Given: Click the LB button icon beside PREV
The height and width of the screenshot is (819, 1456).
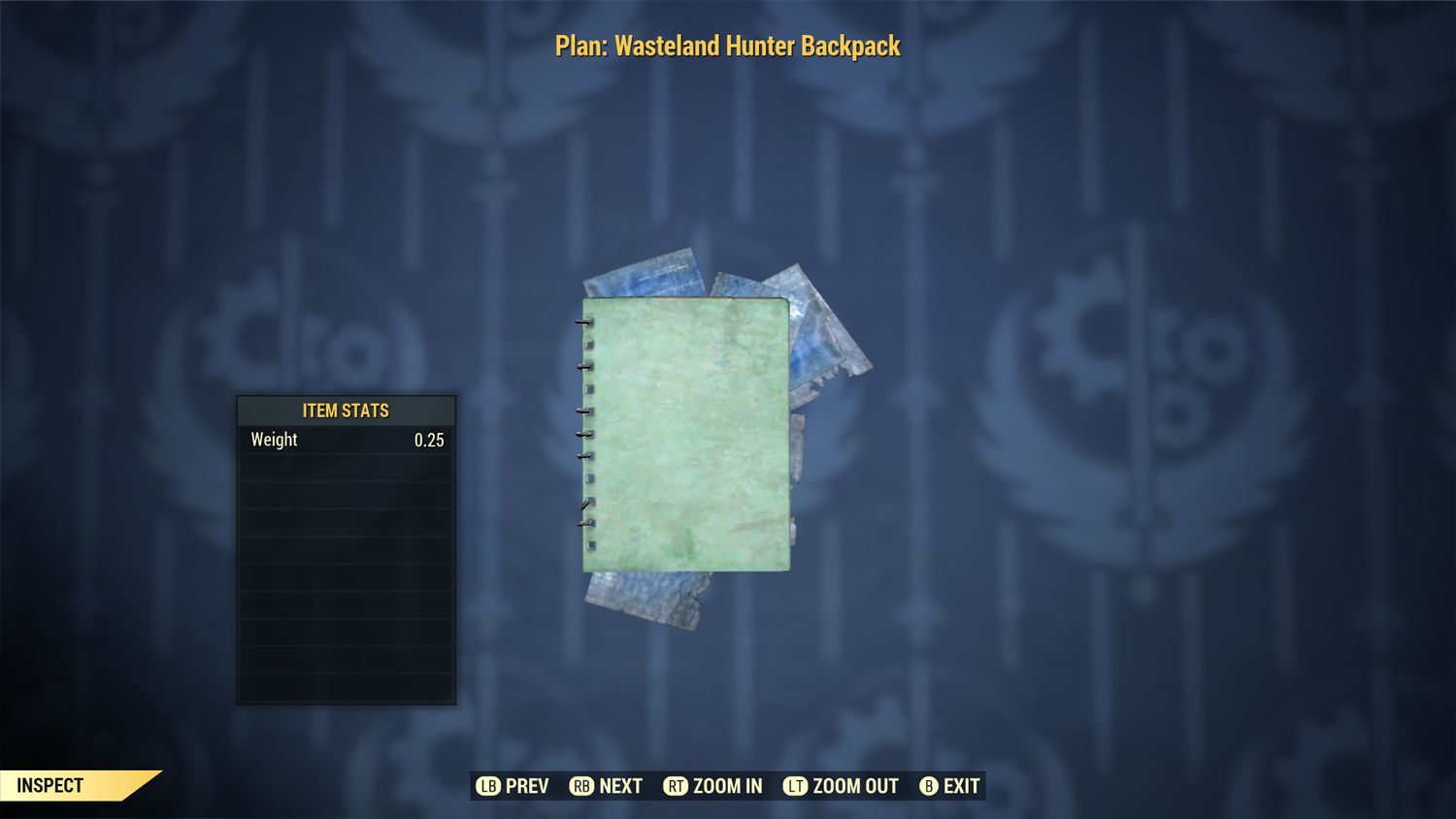Looking at the screenshot, I should pos(486,786).
